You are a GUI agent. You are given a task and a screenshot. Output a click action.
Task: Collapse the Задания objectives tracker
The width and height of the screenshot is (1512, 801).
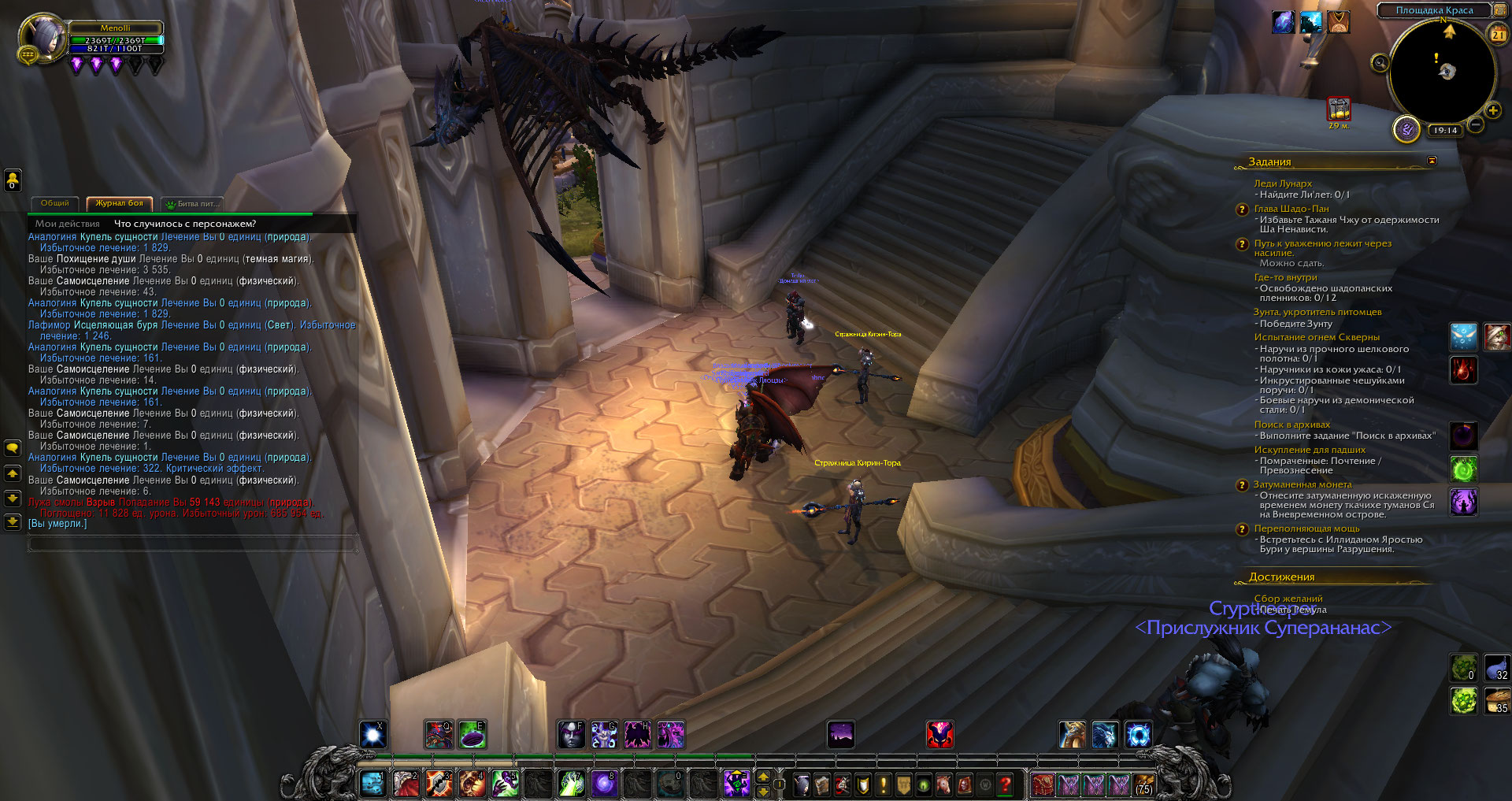tap(1432, 161)
